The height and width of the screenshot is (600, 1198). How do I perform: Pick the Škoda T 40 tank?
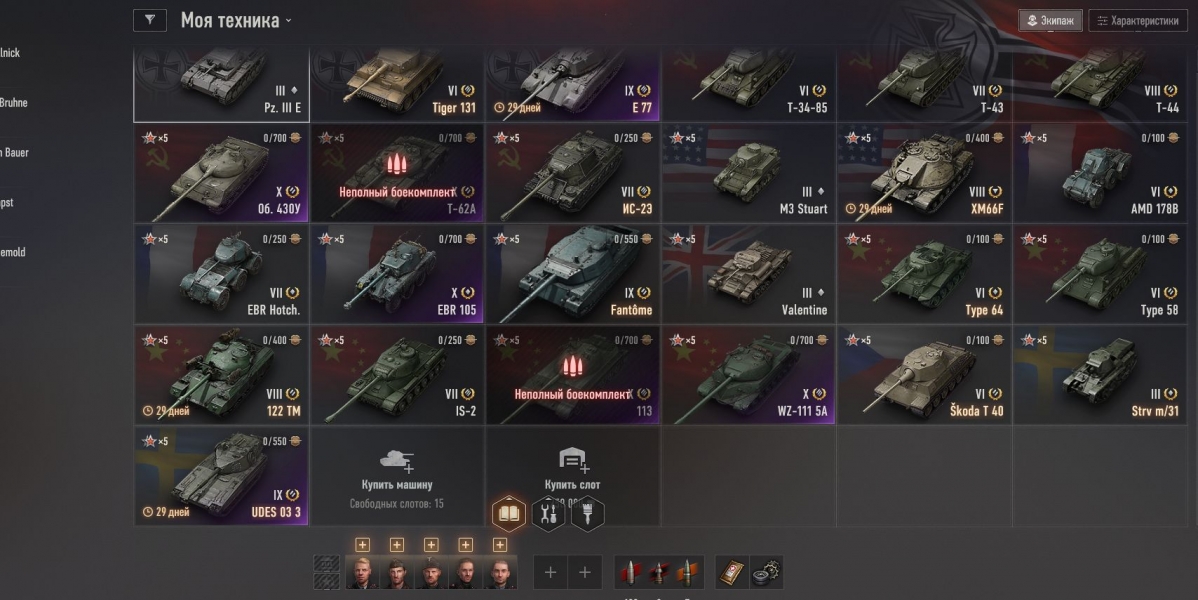coord(924,376)
